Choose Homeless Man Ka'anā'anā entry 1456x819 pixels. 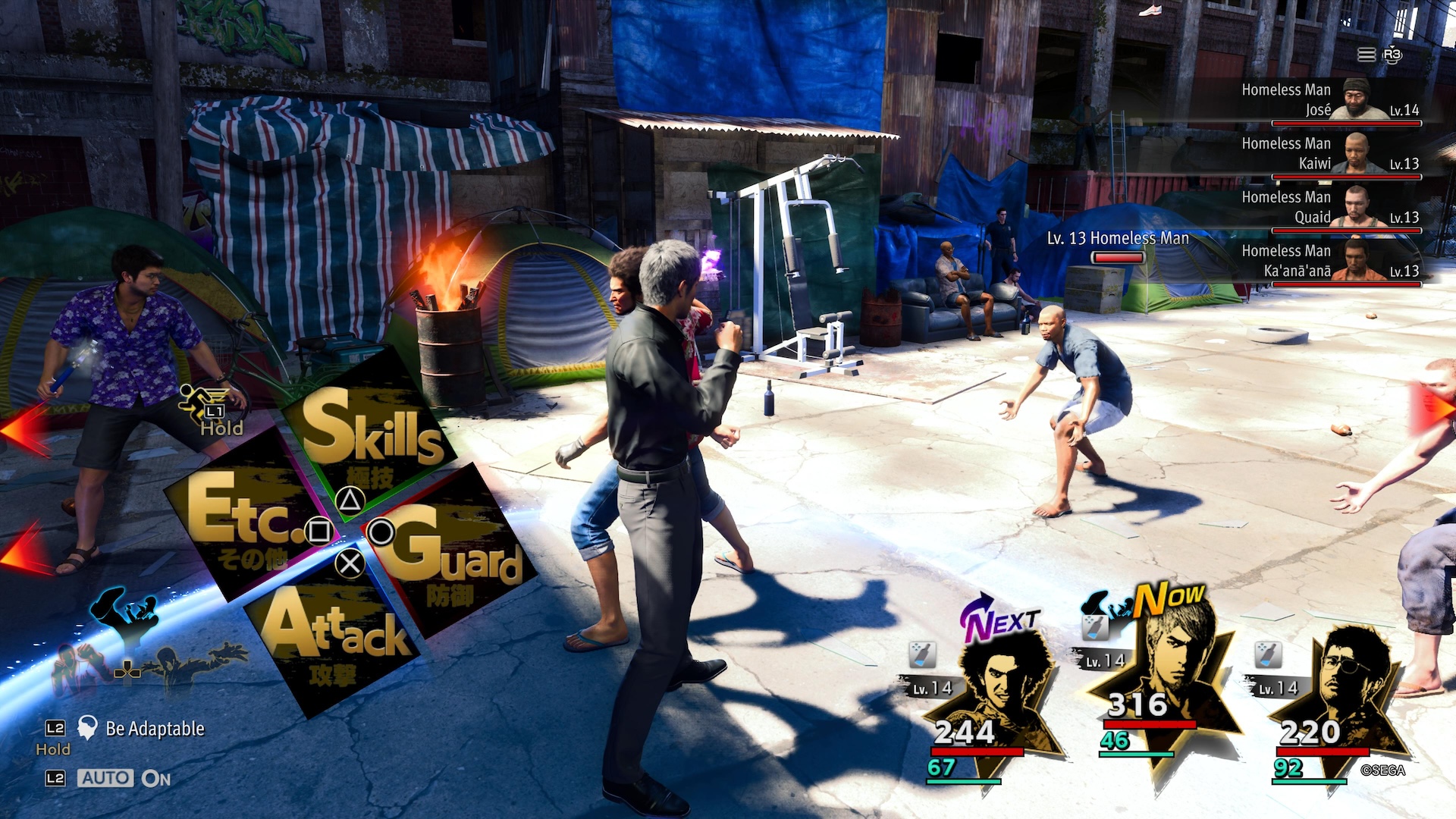(x=1329, y=262)
